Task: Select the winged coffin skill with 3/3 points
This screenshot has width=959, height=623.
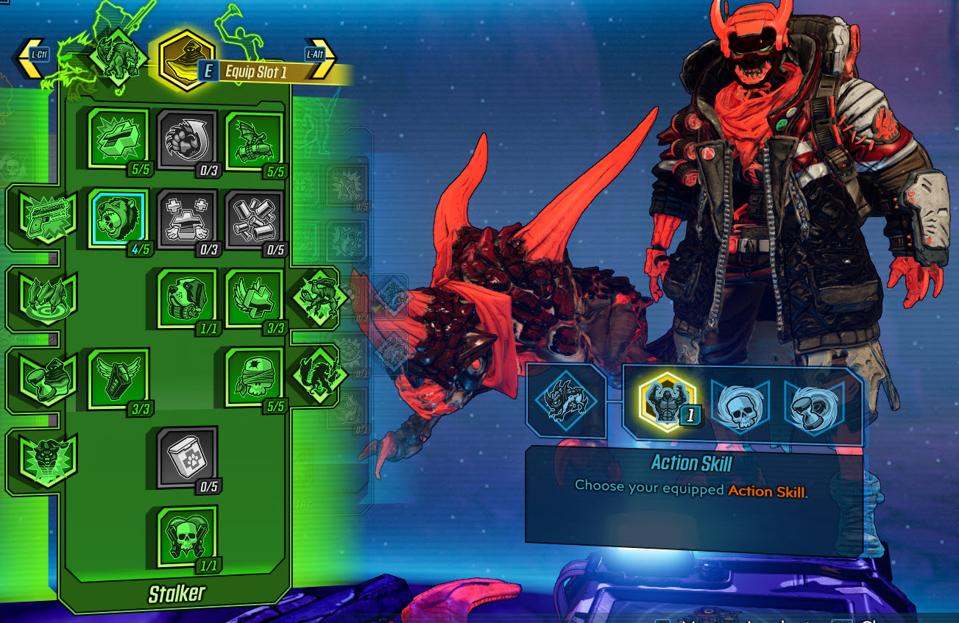Action: (x=119, y=377)
